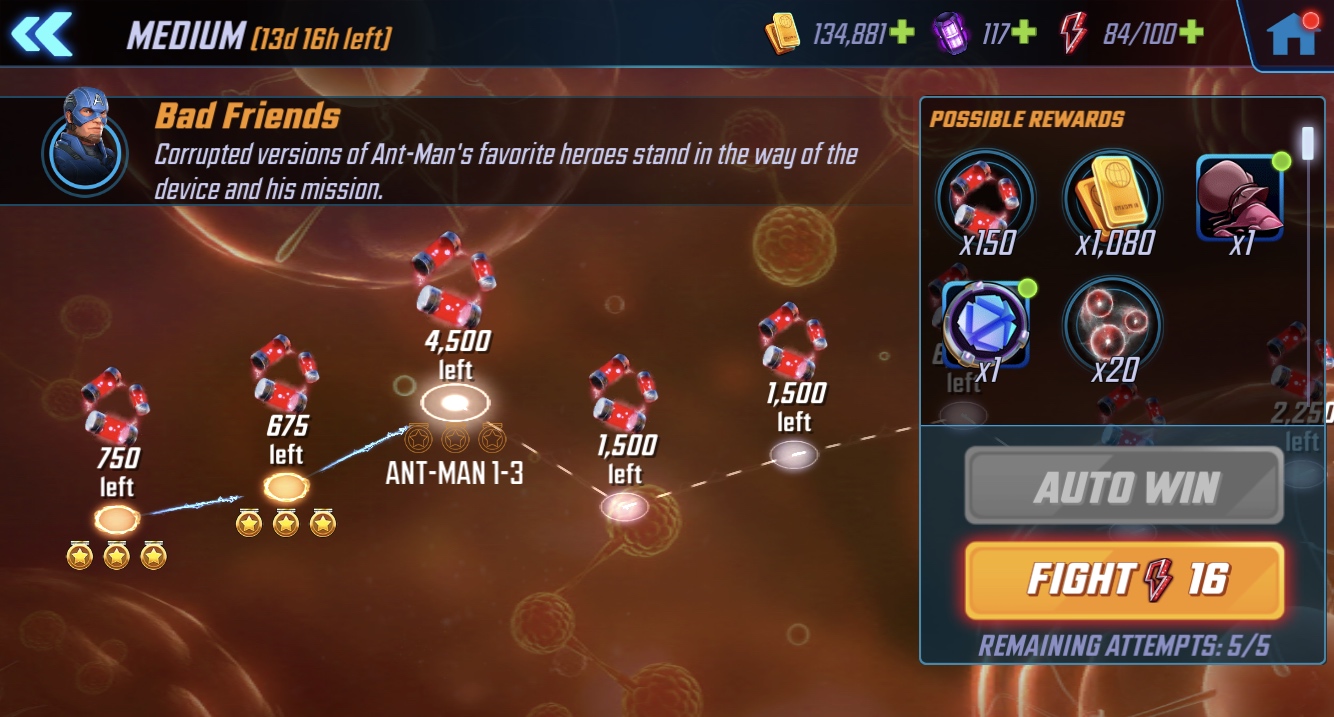View the helmet gear reward
The height and width of the screenshot is (717, 1334).
(1240, 198)
